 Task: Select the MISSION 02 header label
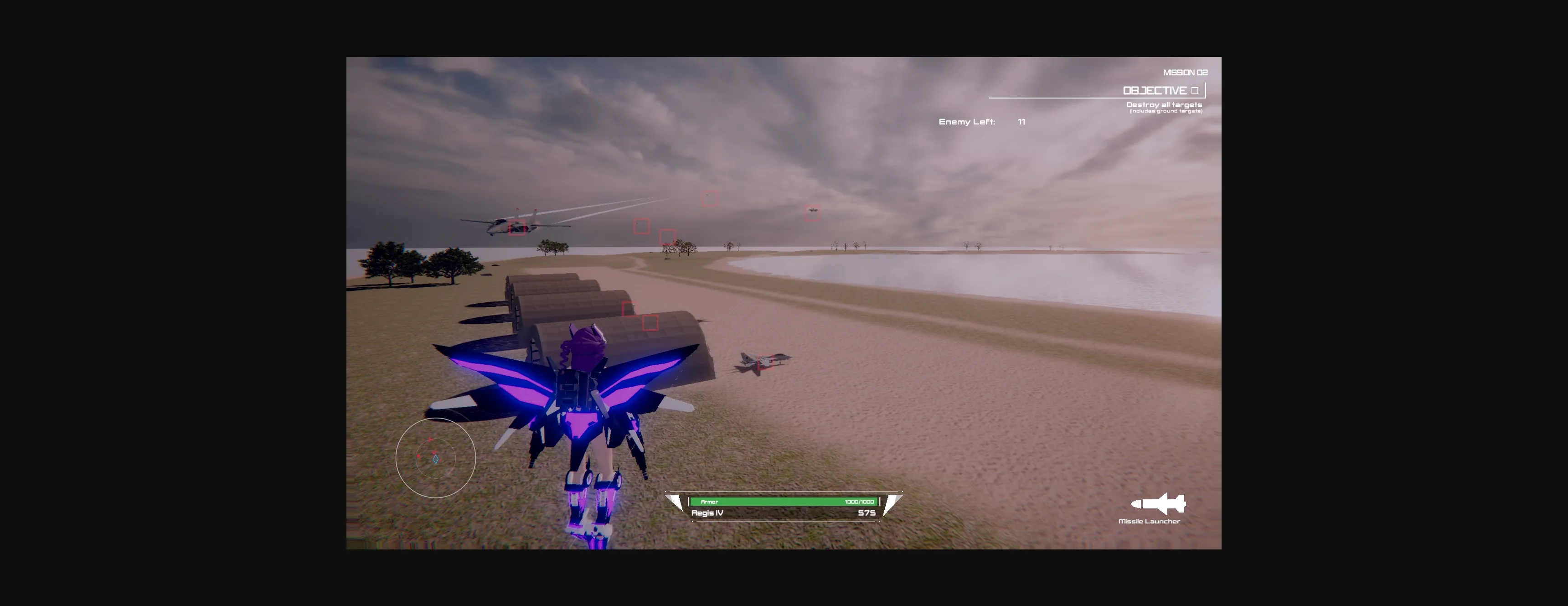(1185, 72)
